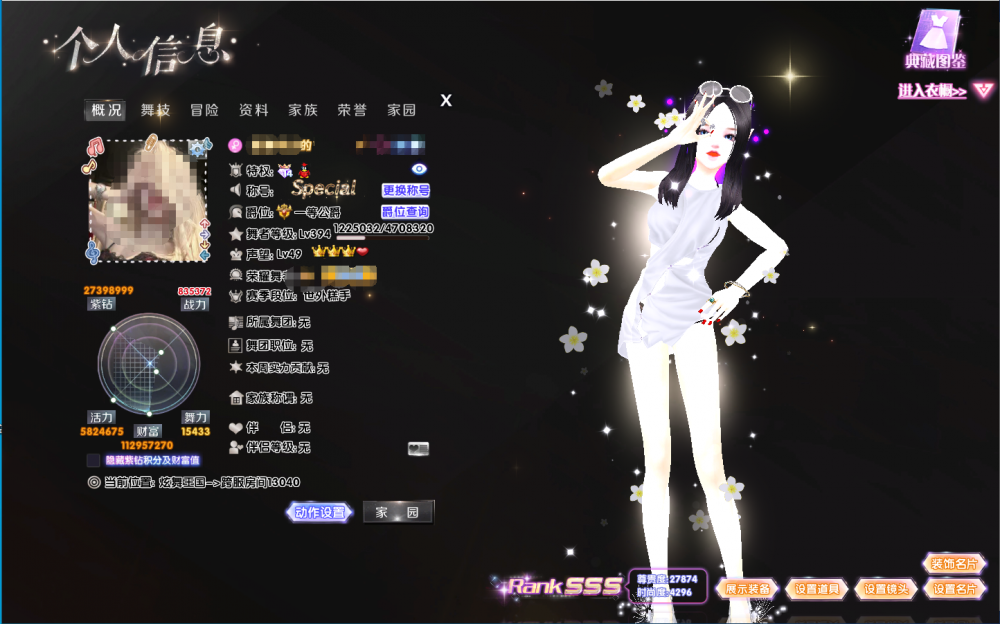Click the 展示装备 show equipment button
Viewport: 1000px width, 624px height.
748,589
